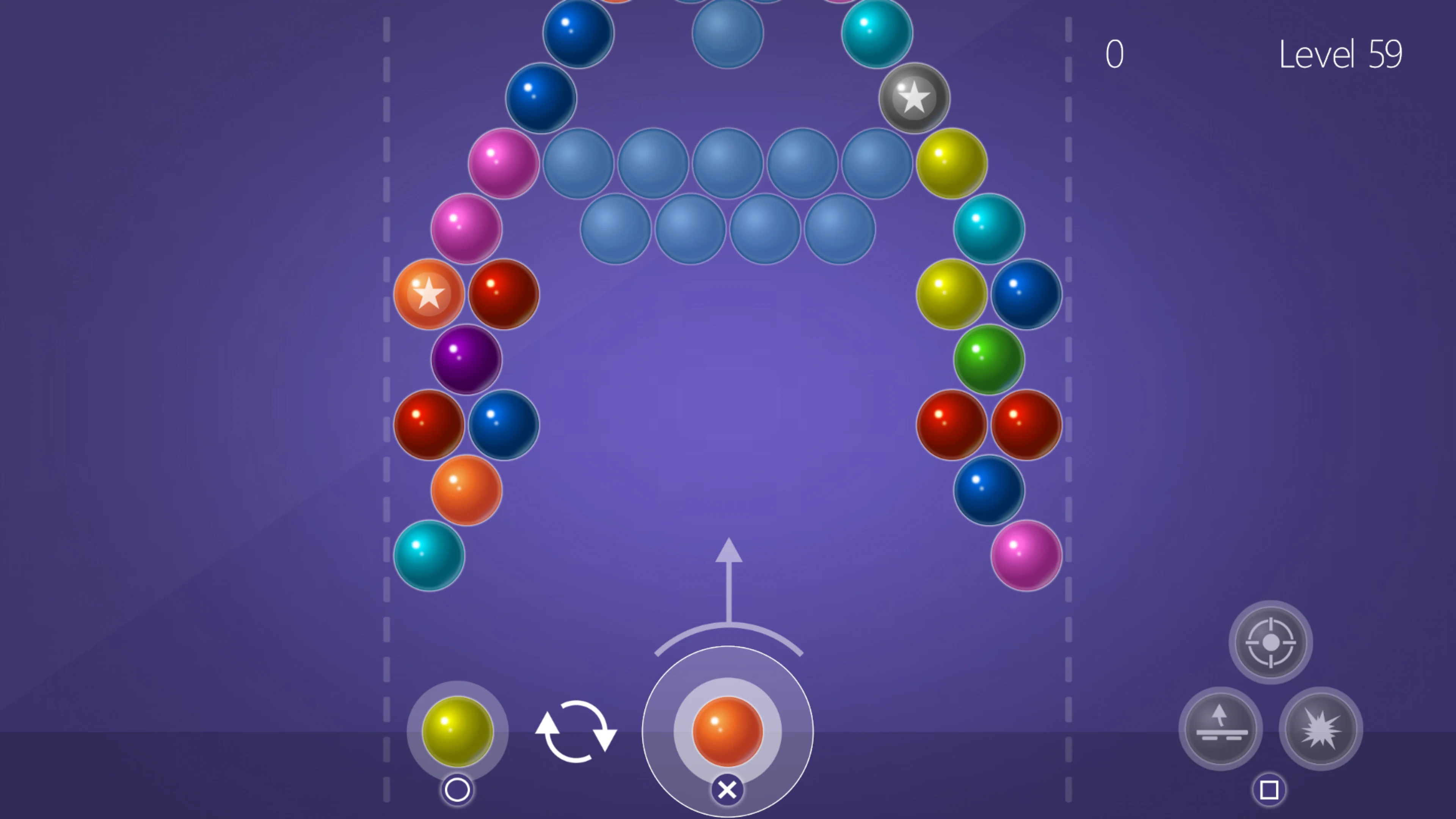1456x819 pixels.
Task: Fire the orange bubble loaded in the shooter
Action: (728, 732)
